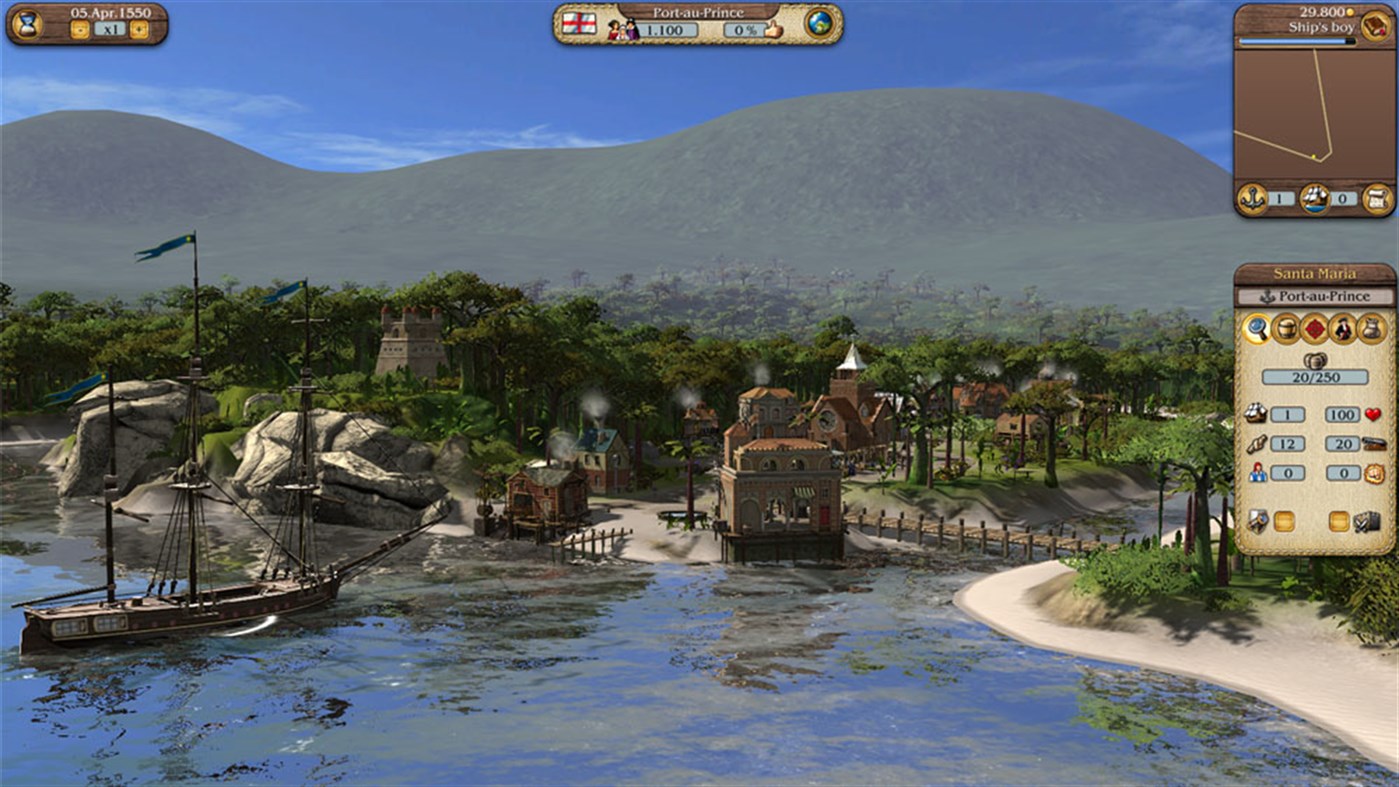Enable the checkbox beside the repair shield icon

1283,519
